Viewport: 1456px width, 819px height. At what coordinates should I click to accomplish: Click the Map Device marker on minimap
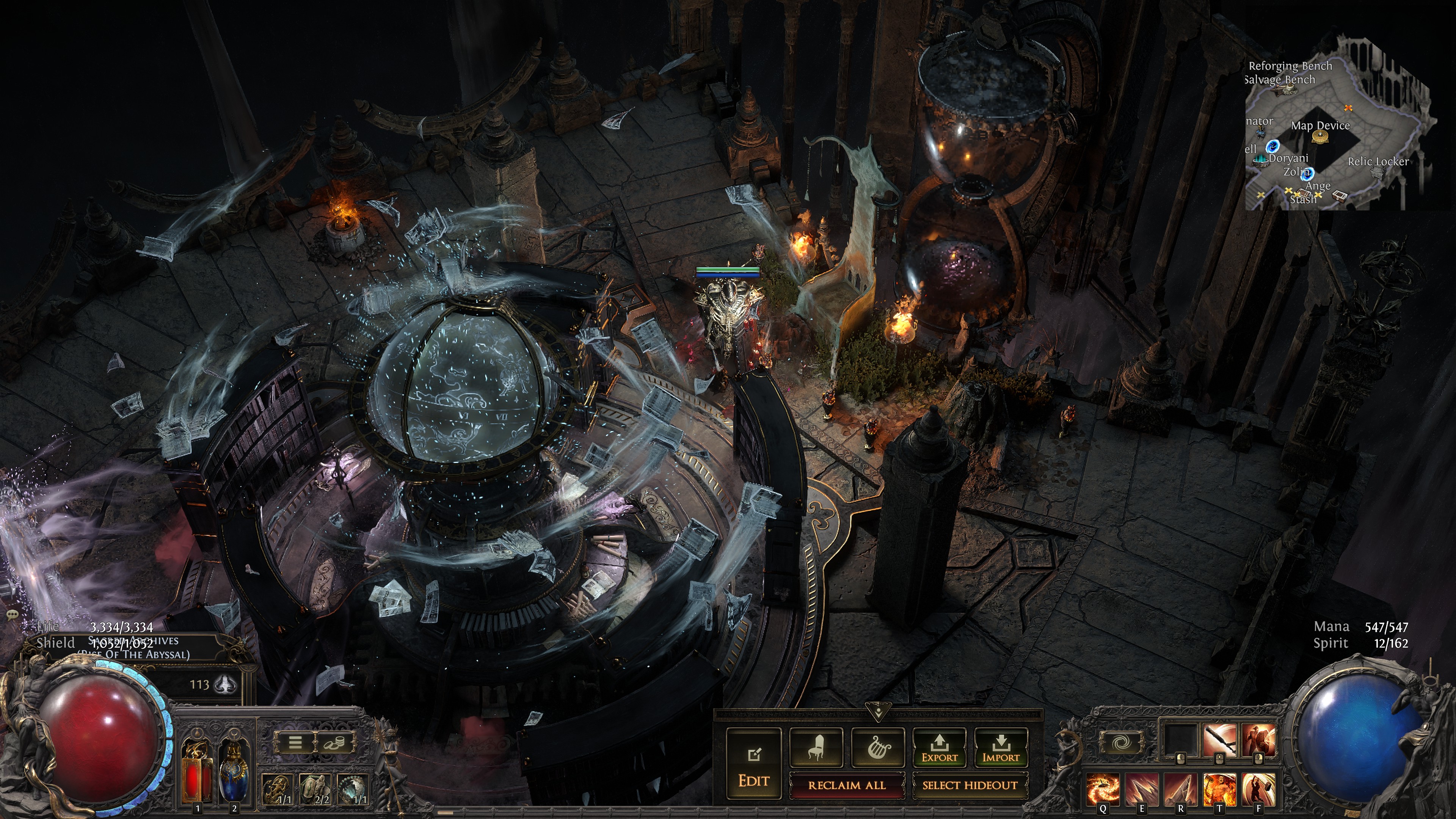click(x=1320, y=137)
